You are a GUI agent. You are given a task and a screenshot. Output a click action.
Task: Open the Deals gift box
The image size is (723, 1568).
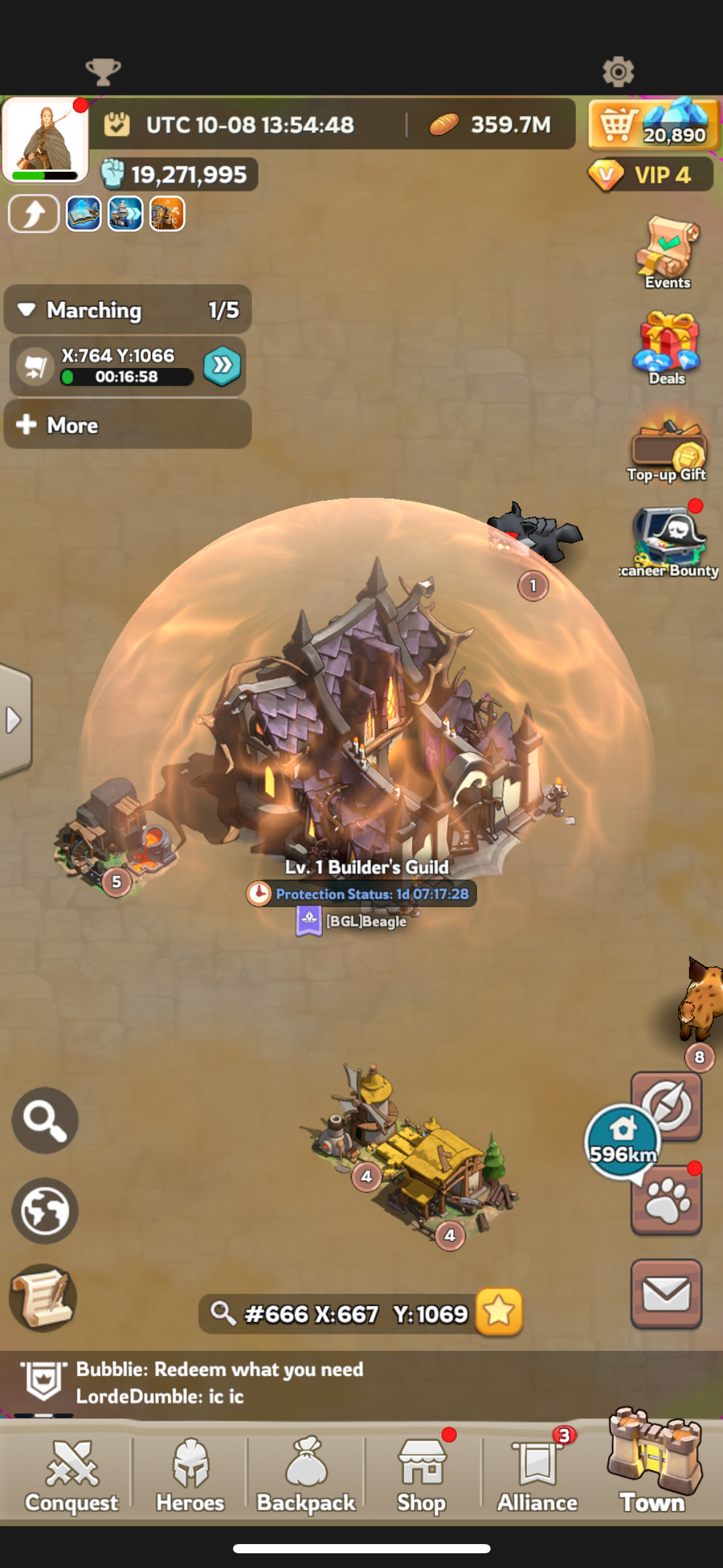point(667,347)
